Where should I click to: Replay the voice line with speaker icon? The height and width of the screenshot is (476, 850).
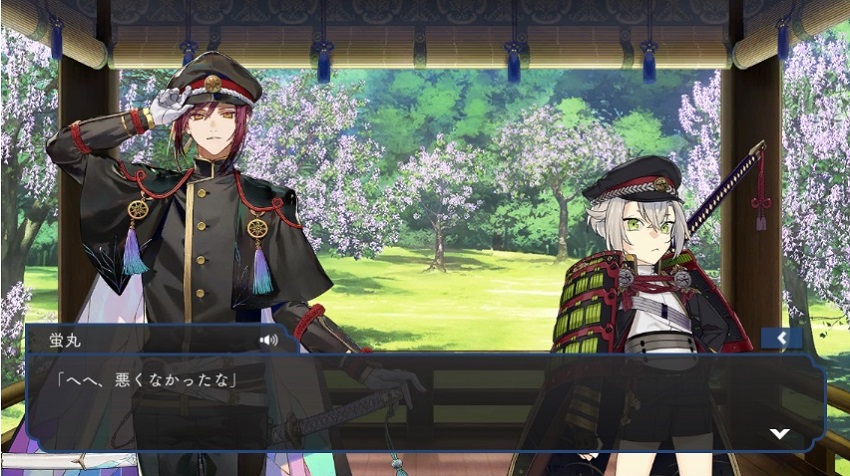click(268, 340)
